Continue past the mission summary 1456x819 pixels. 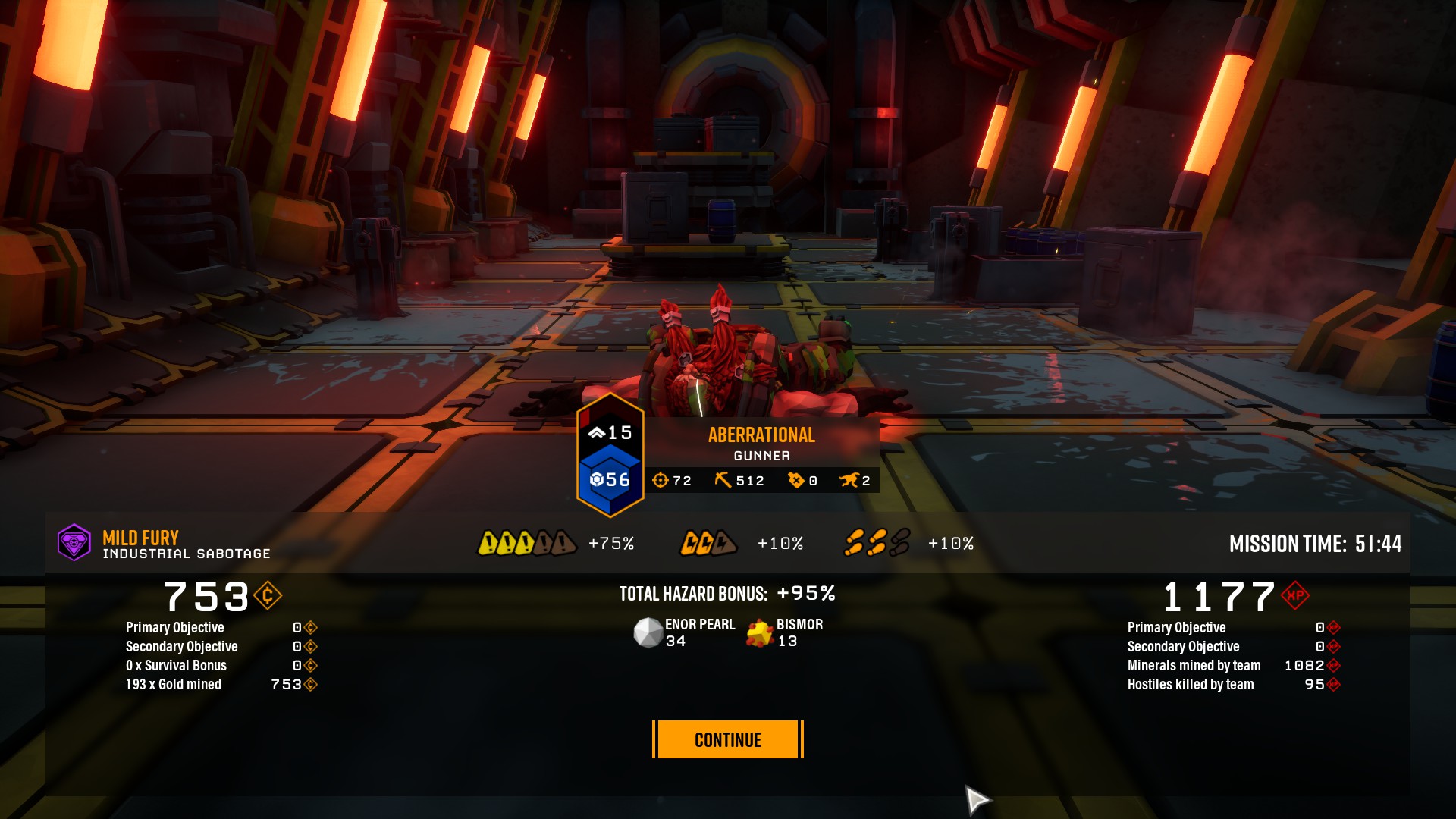727,739
